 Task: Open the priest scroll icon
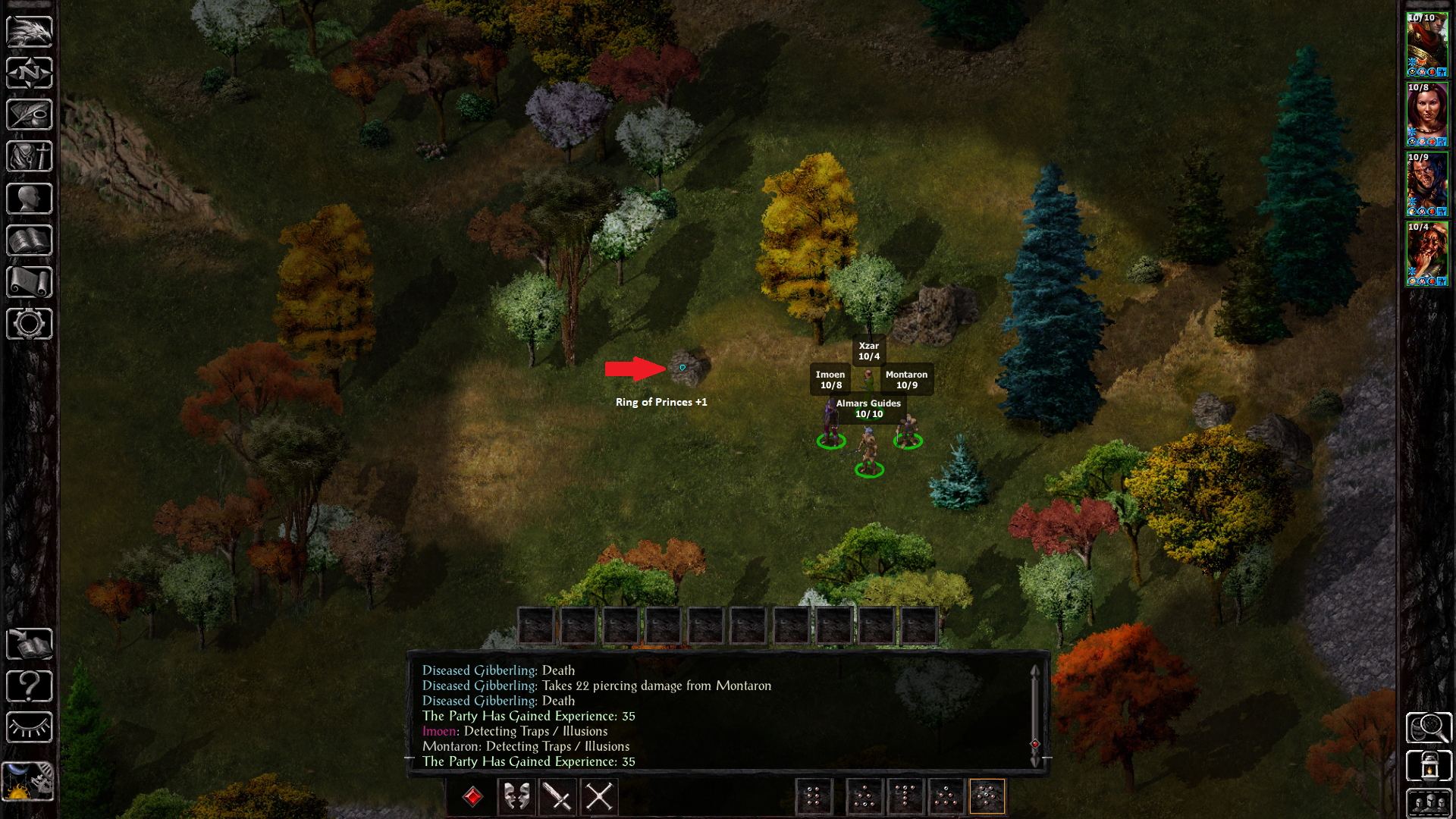(30, 282)
